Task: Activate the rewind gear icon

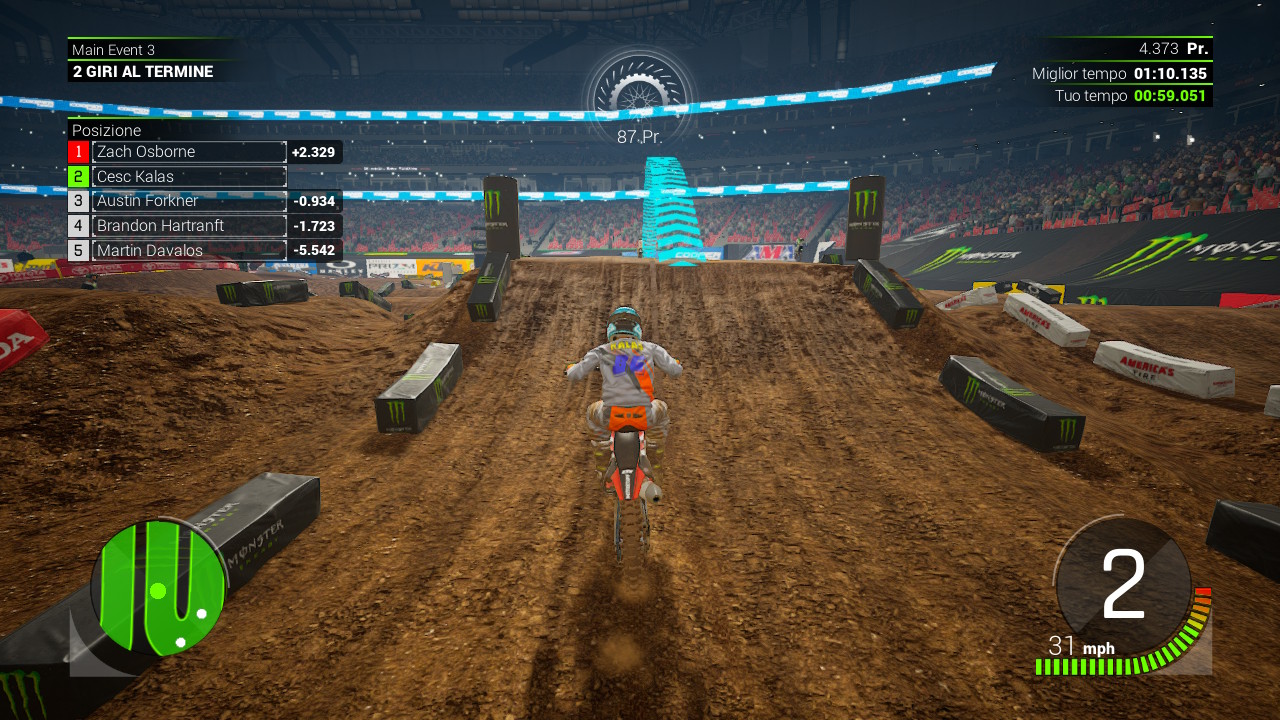Action: click(x=638, y=92)
